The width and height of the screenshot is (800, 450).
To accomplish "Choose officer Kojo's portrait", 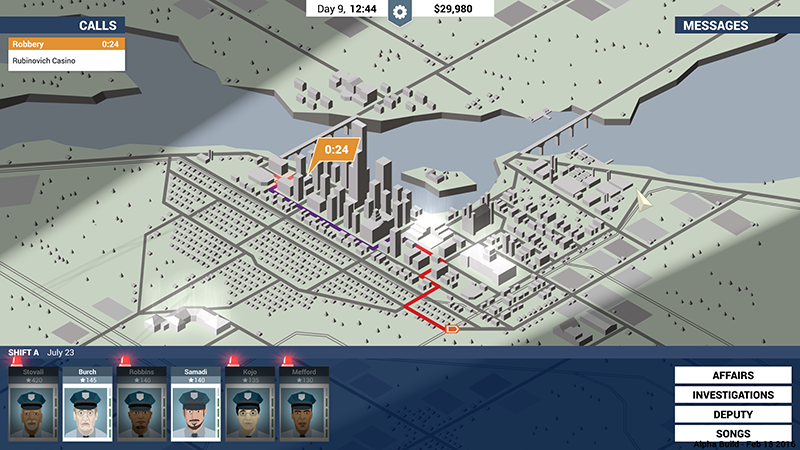I will 249,402.
